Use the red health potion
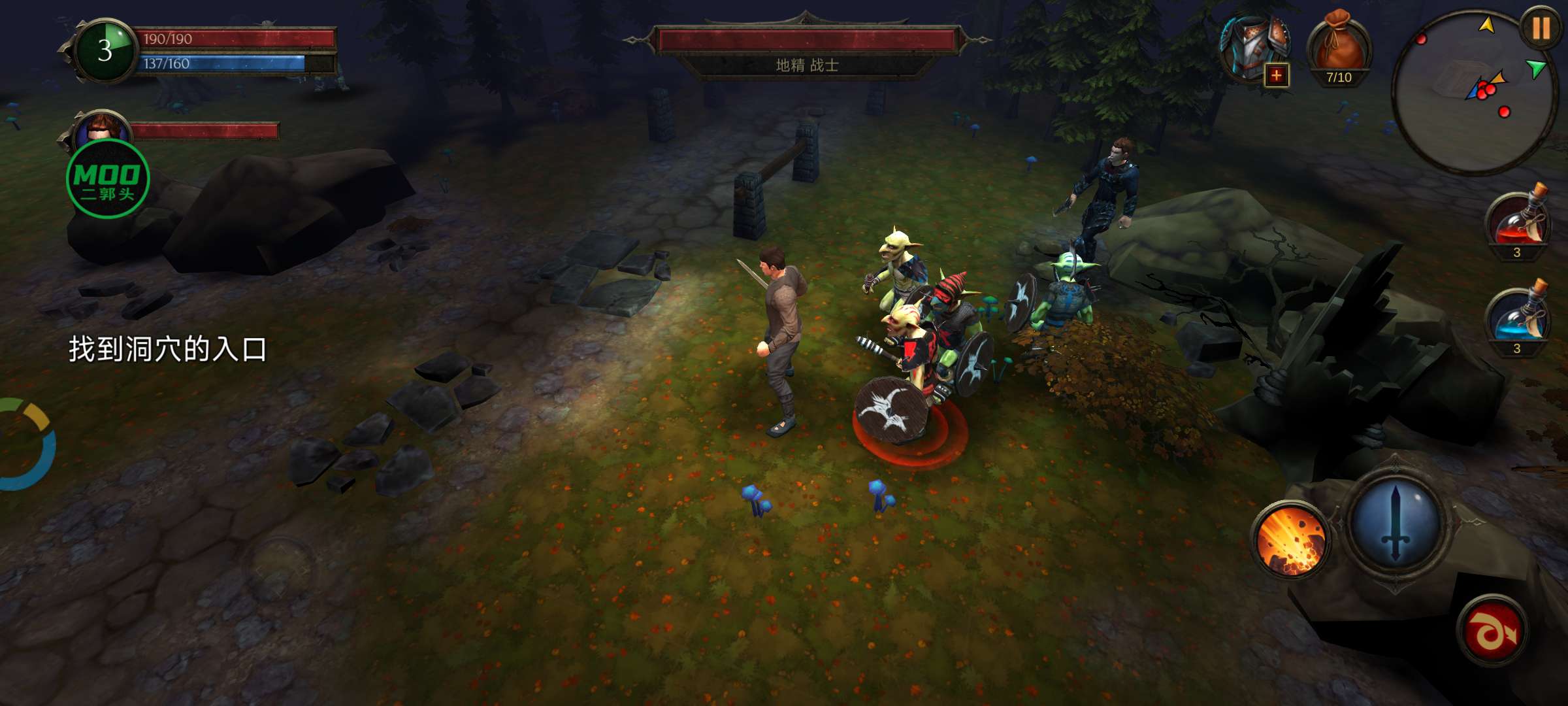 (x=1518, y=222)
